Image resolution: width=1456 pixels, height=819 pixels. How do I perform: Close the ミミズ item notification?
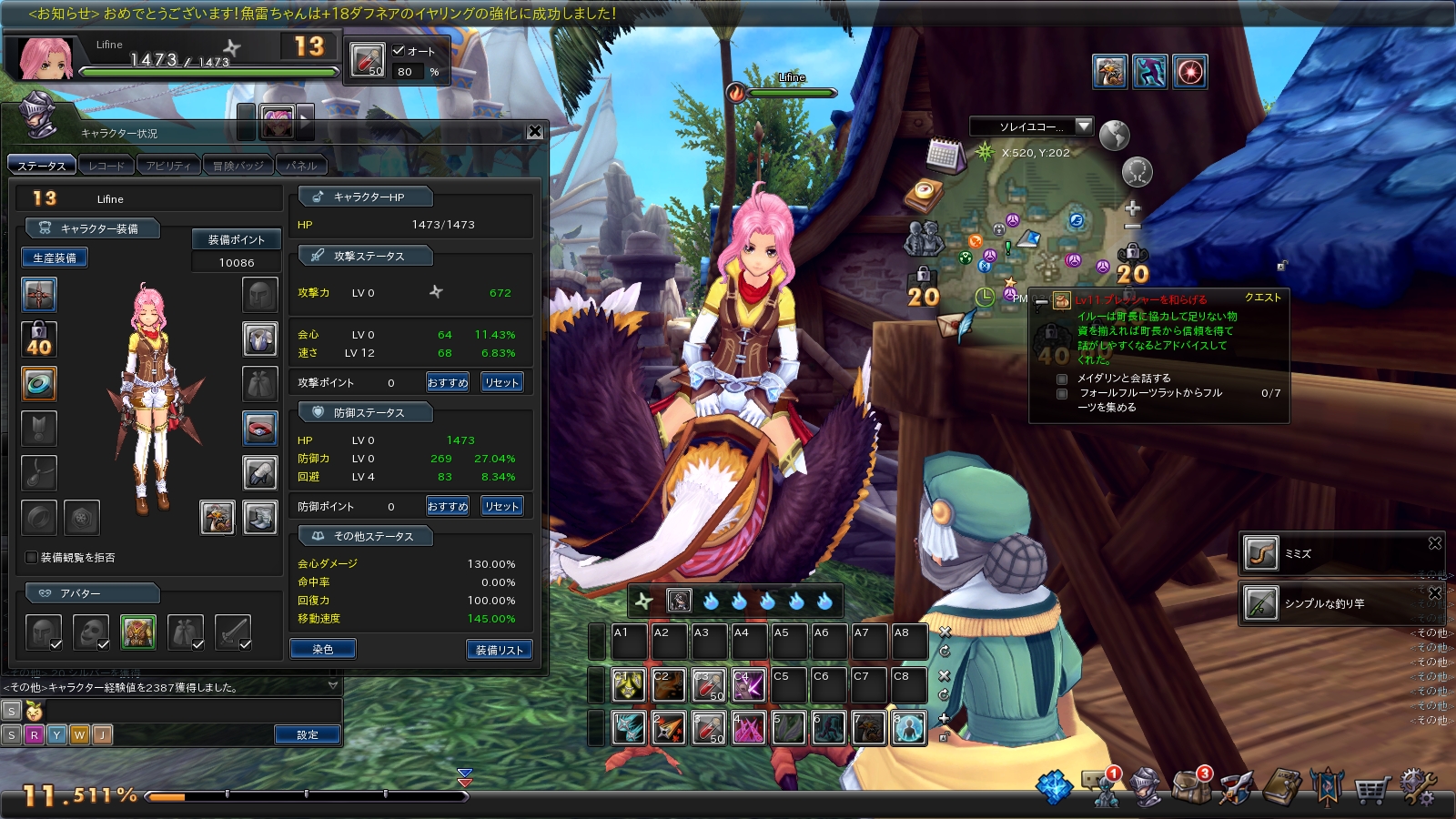(1435, 543)
